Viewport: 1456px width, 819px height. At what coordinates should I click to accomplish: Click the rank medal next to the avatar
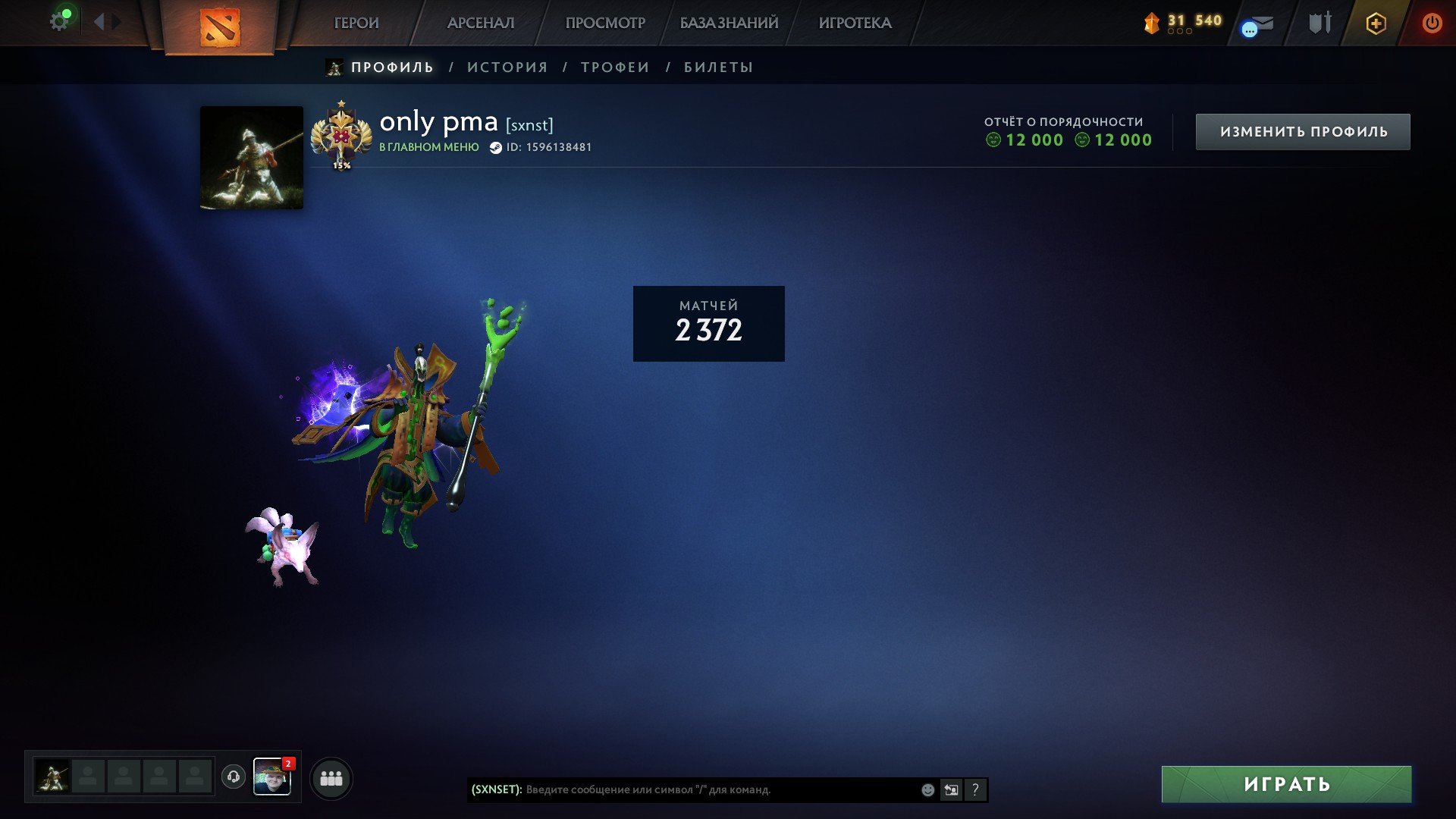click(343, 135)
